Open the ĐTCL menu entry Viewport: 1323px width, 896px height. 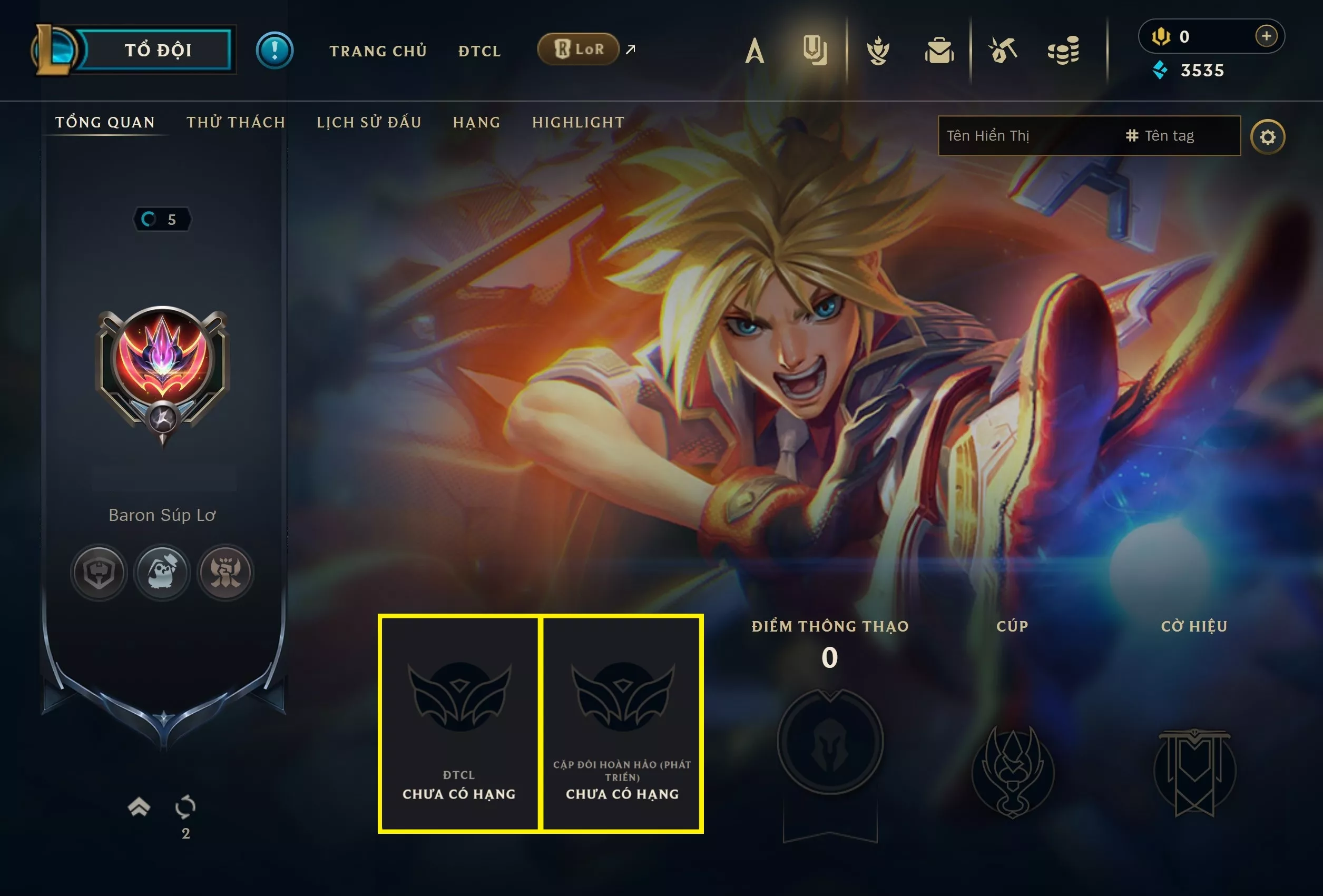point(479,51)
